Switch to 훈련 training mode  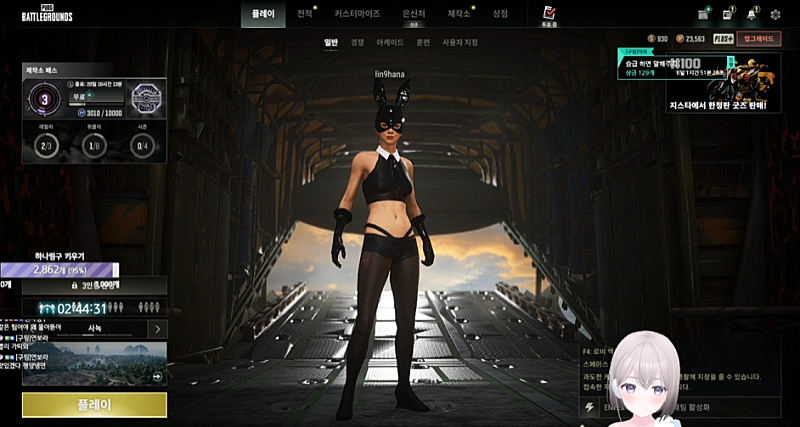(424, 42)
